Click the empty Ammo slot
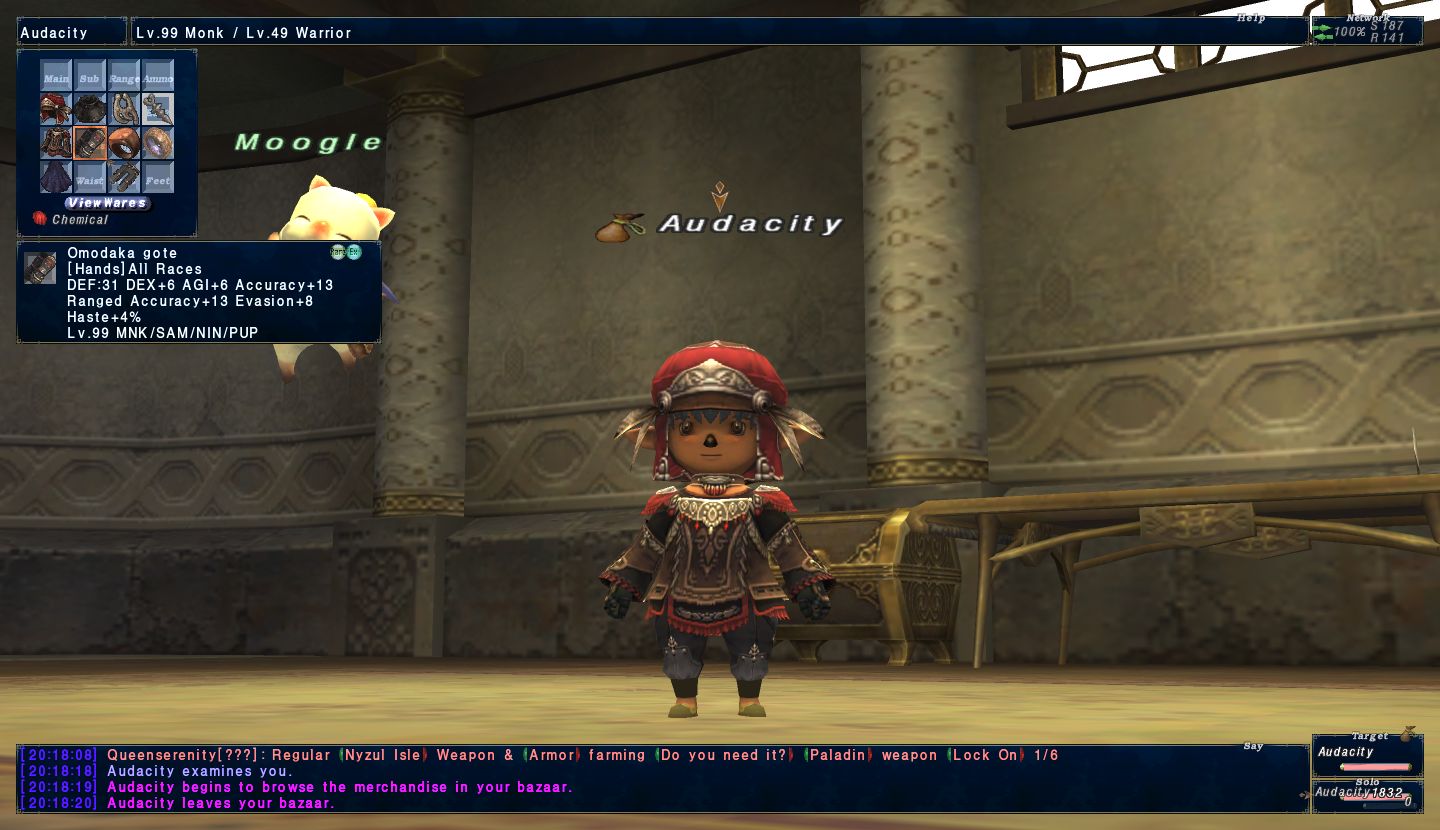The image size is (1440, 830). pyautogui.click(x=158, y=77)
